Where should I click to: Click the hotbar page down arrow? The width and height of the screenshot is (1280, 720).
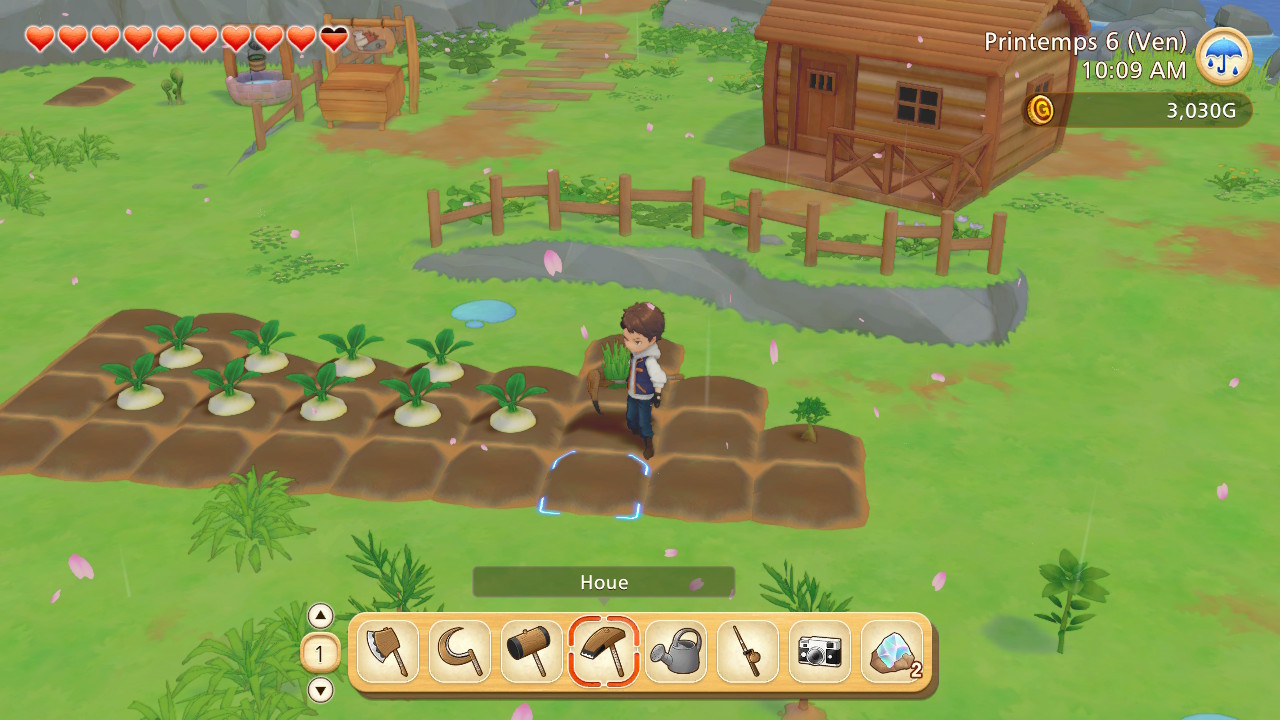coord(320,690)
